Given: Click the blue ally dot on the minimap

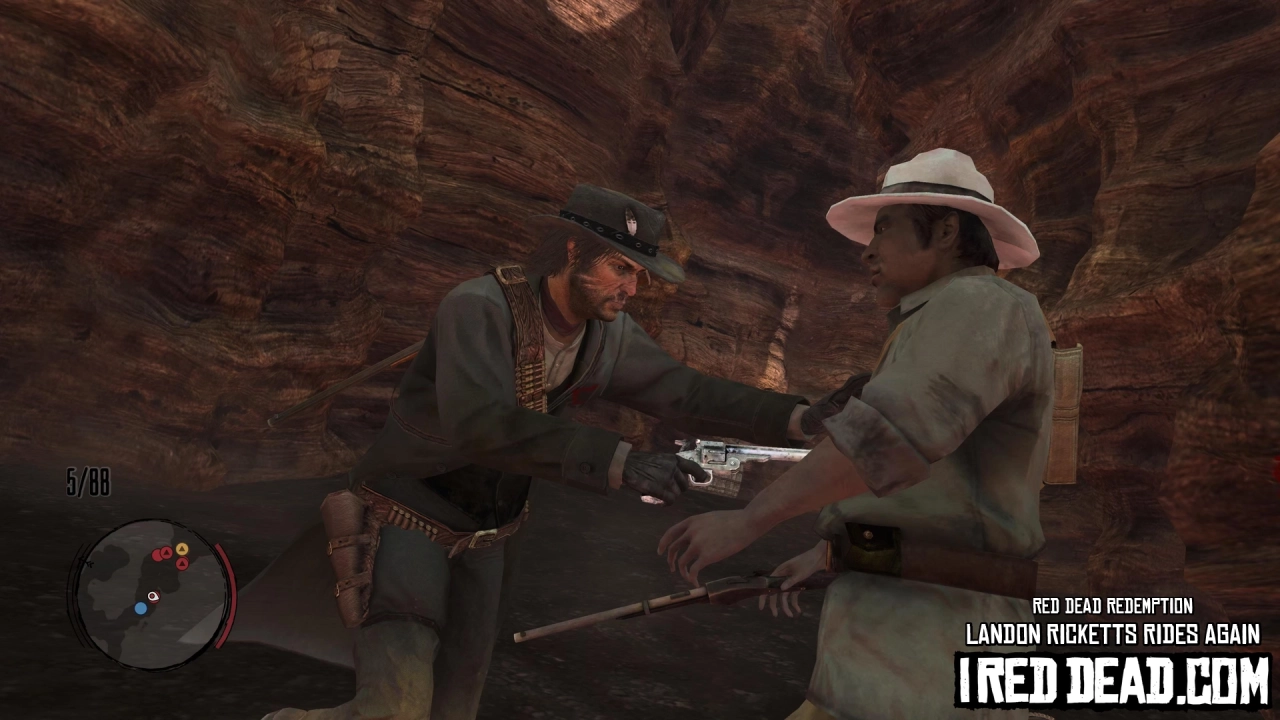Looking at the screenshot, I should tap(141, 607).
